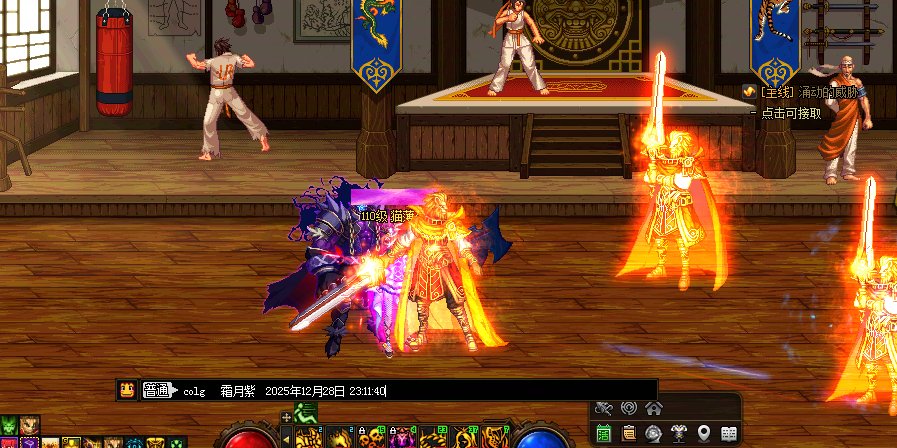Image resolution: width=897 pixels, height=448 pixels.
Task: Open the main quest 涌动的威胁 tracker entry
Action: (806, 92)
